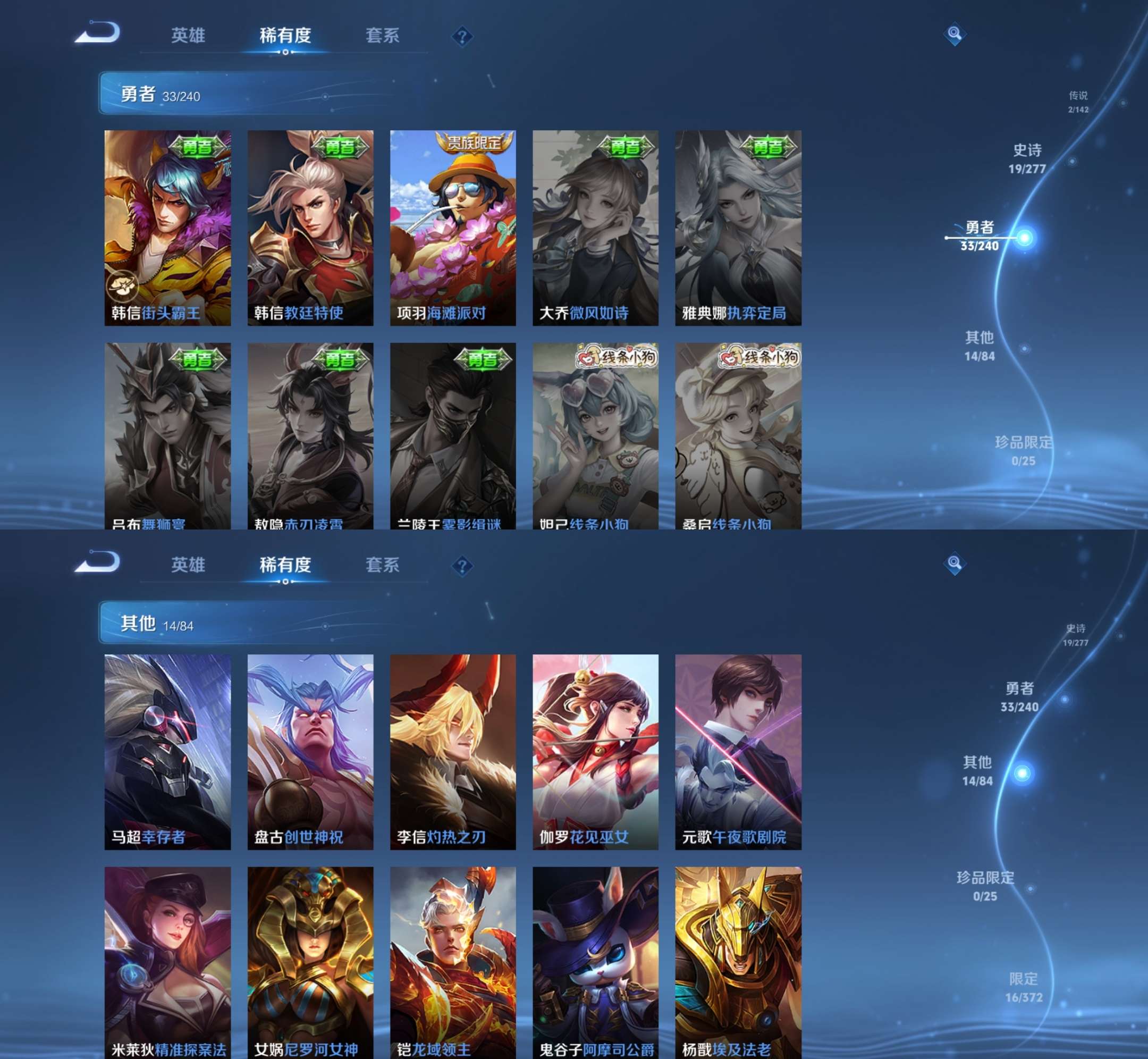Jump to the 传说 2/142 rarity section
Viewport: 1148px width, 1059px height.
coord(1077,102)
